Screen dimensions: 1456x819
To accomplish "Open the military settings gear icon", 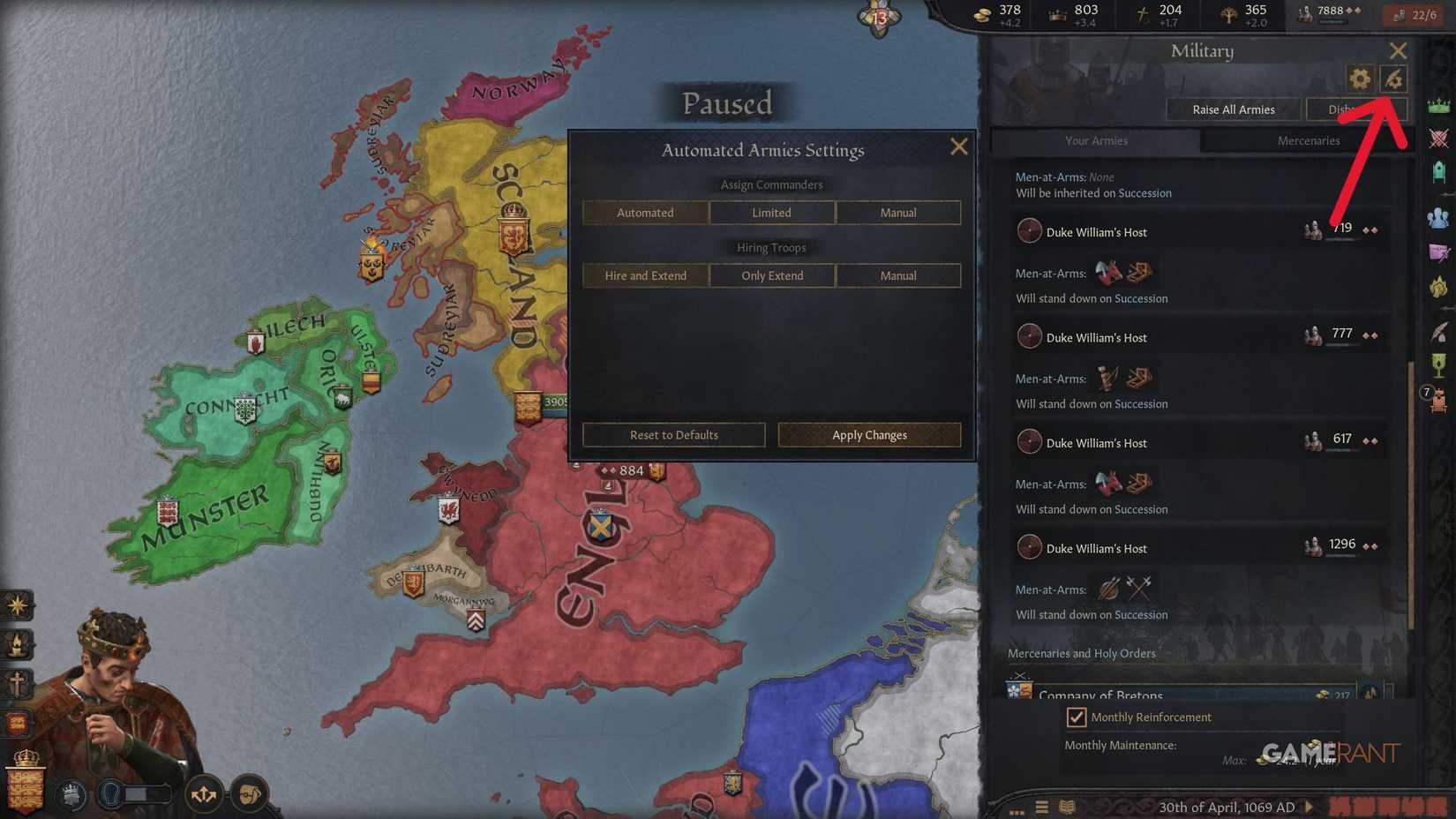I will point(1357,79).
